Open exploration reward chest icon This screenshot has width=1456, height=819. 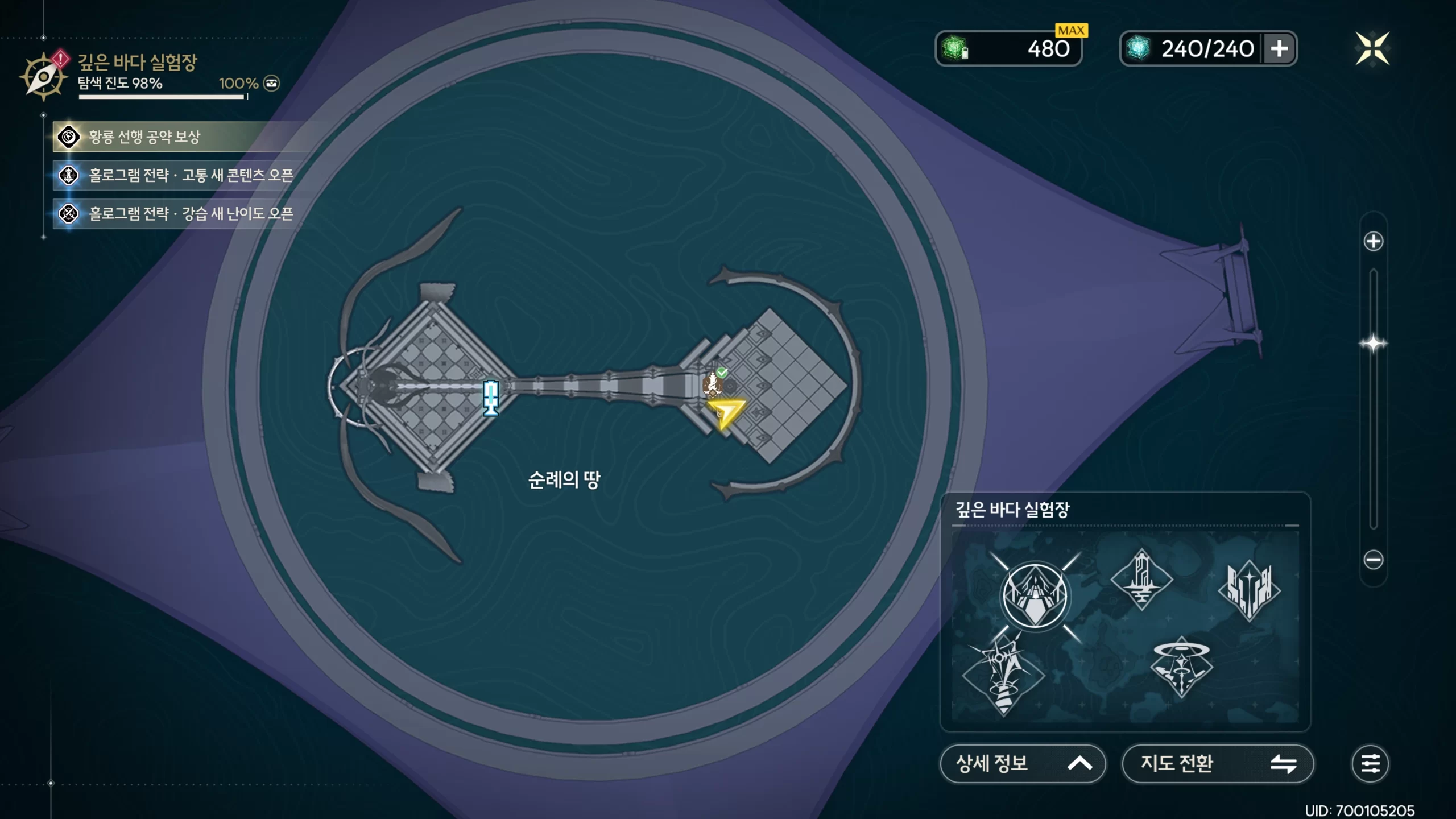[x=272, y=84]
